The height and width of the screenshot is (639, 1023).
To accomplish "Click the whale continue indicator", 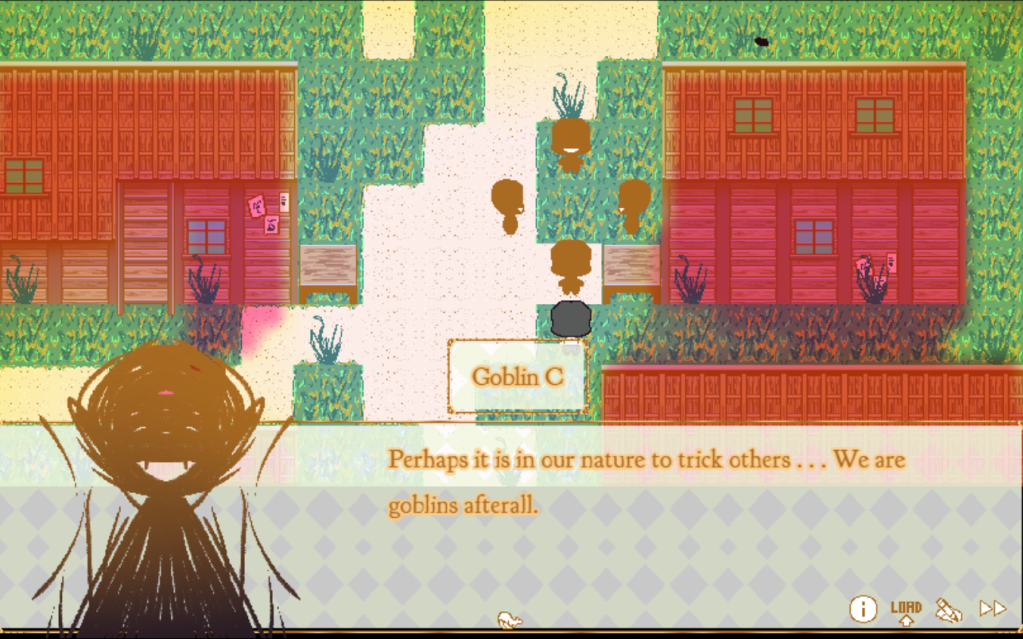I will 510,620.
